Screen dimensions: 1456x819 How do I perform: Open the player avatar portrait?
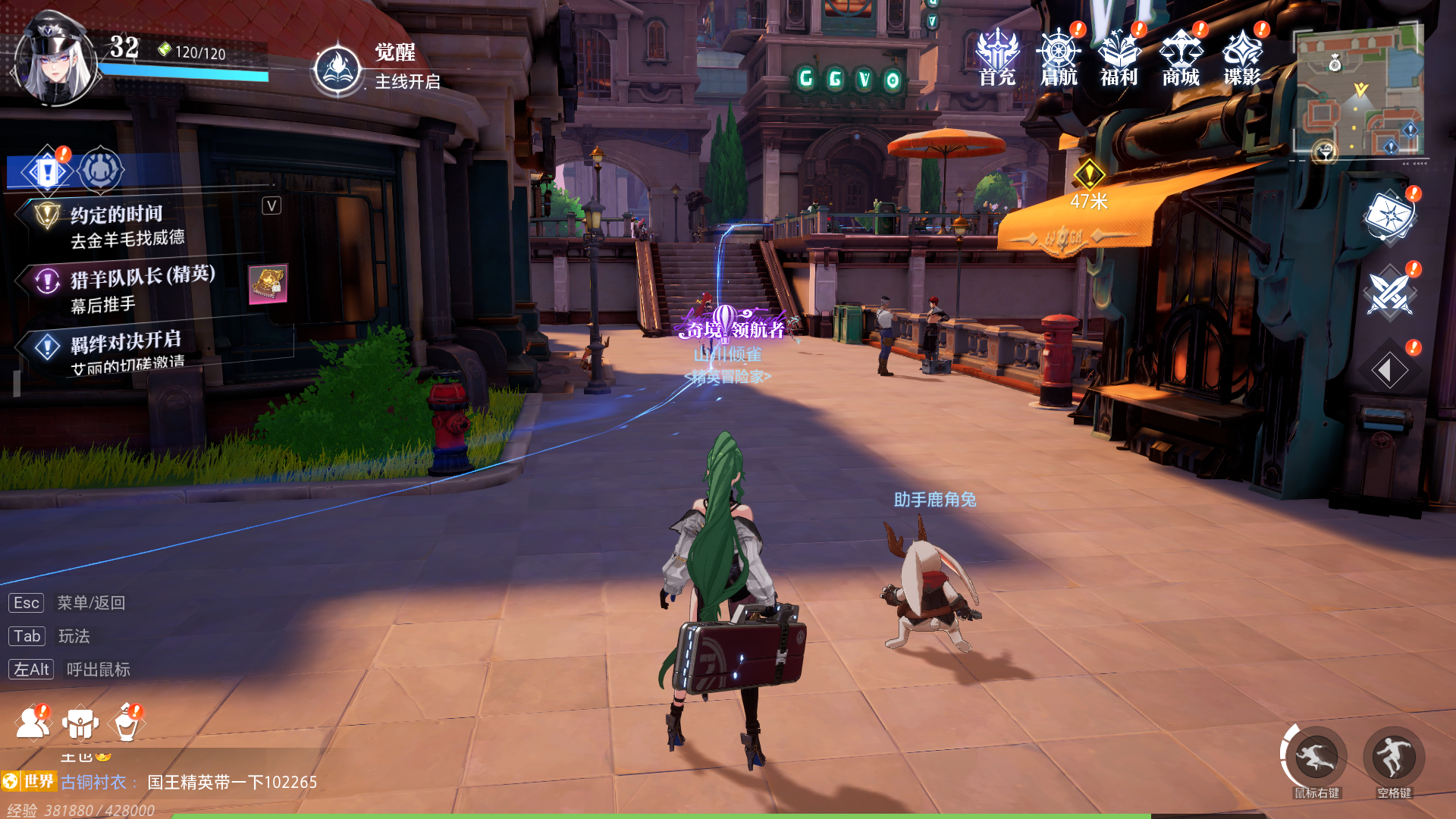55,59
